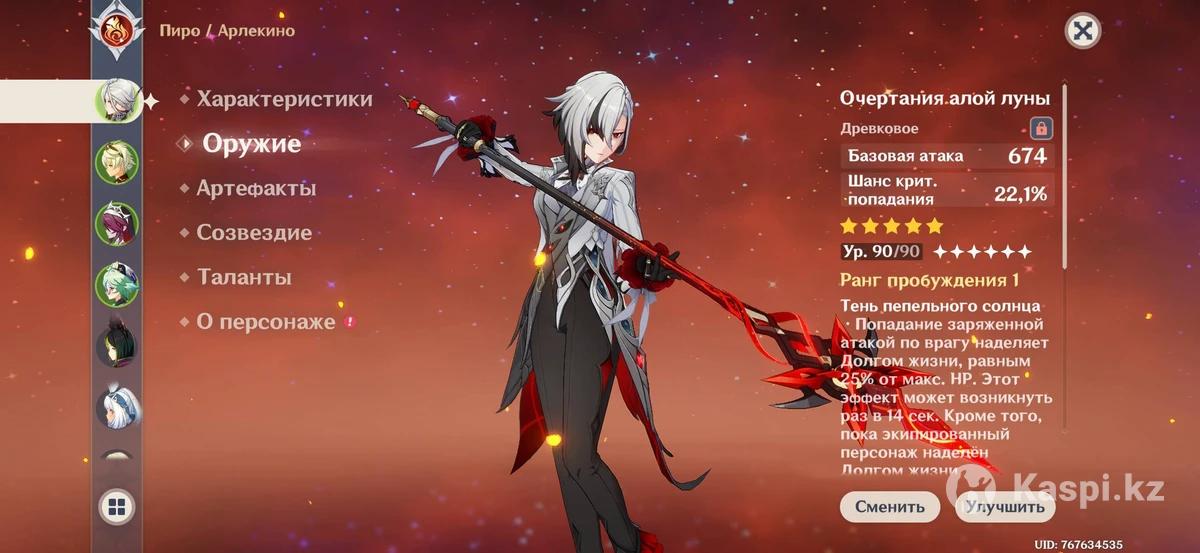Pick the white-haired character with the headband
Viewport: 1200px width, 553px height.
click(117, 407)
